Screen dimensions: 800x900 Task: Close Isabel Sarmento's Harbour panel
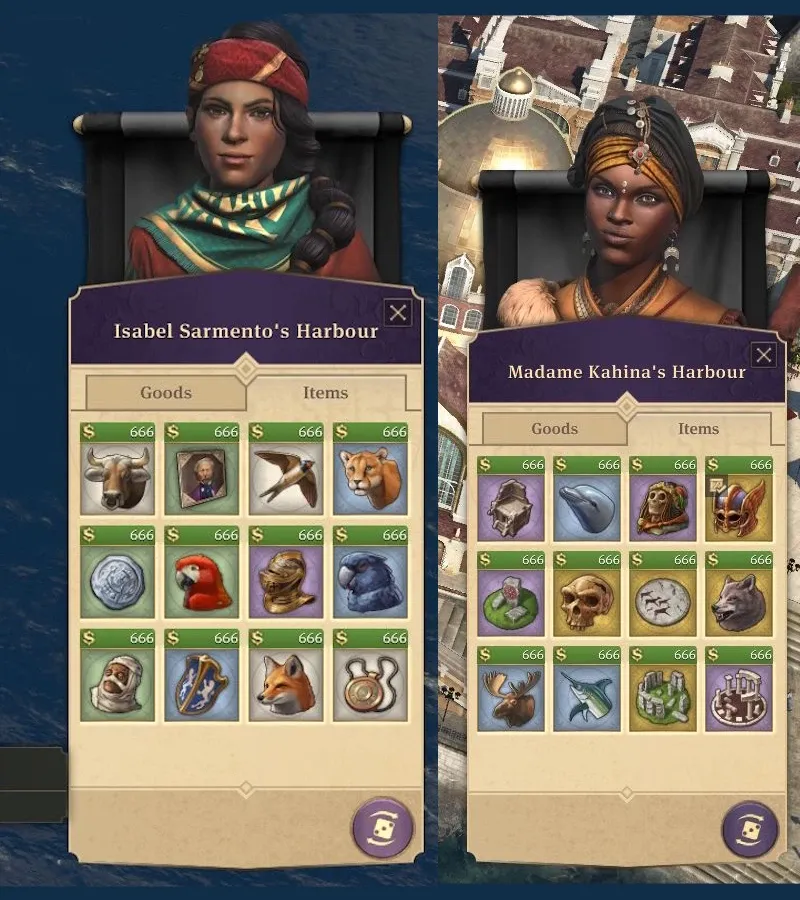tap(398, 313)
